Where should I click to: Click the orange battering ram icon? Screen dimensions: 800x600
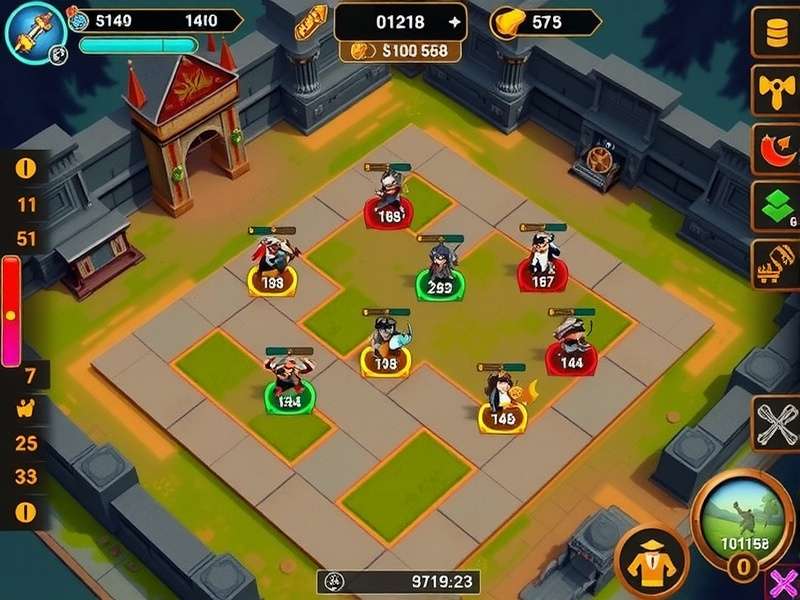(774, 265)
